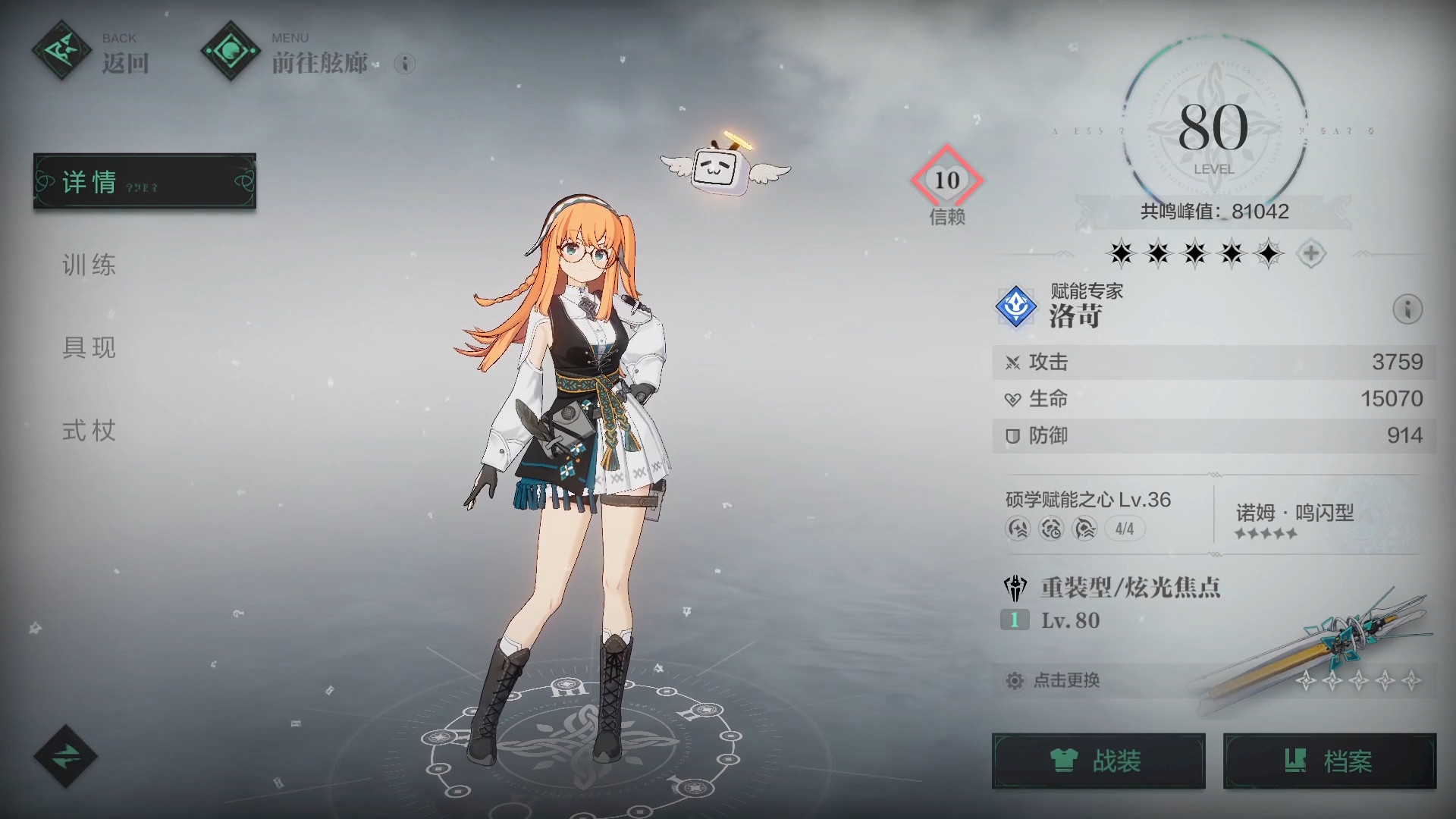
Task: Click the plus button beside the stars
Action: tap(1311, 253)
